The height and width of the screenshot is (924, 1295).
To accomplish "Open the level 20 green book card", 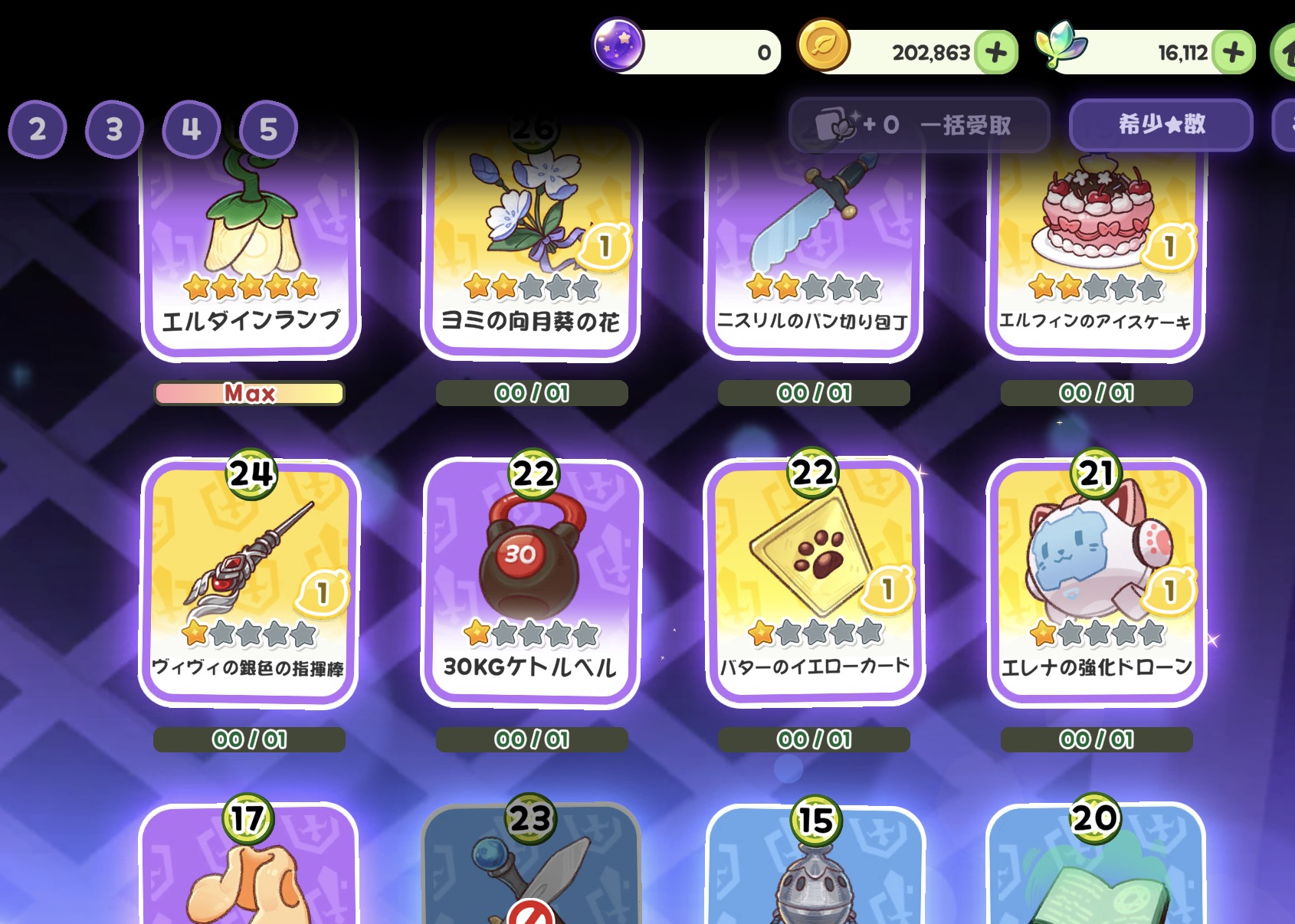I will [x=1096, y=873].
